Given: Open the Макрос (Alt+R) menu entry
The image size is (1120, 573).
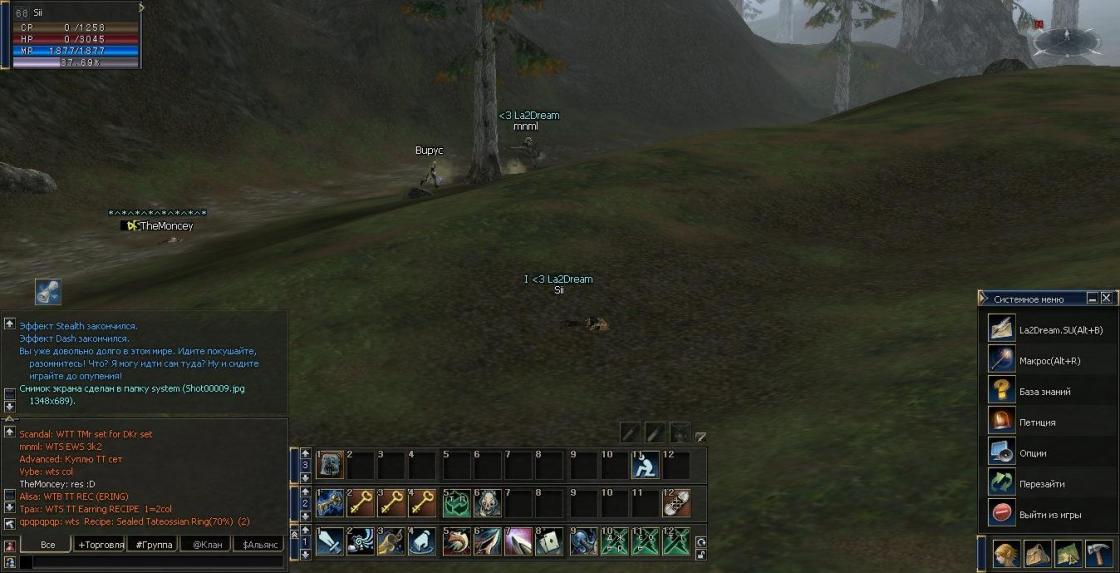Looking at the screenshot, I should pos(1047,361).
